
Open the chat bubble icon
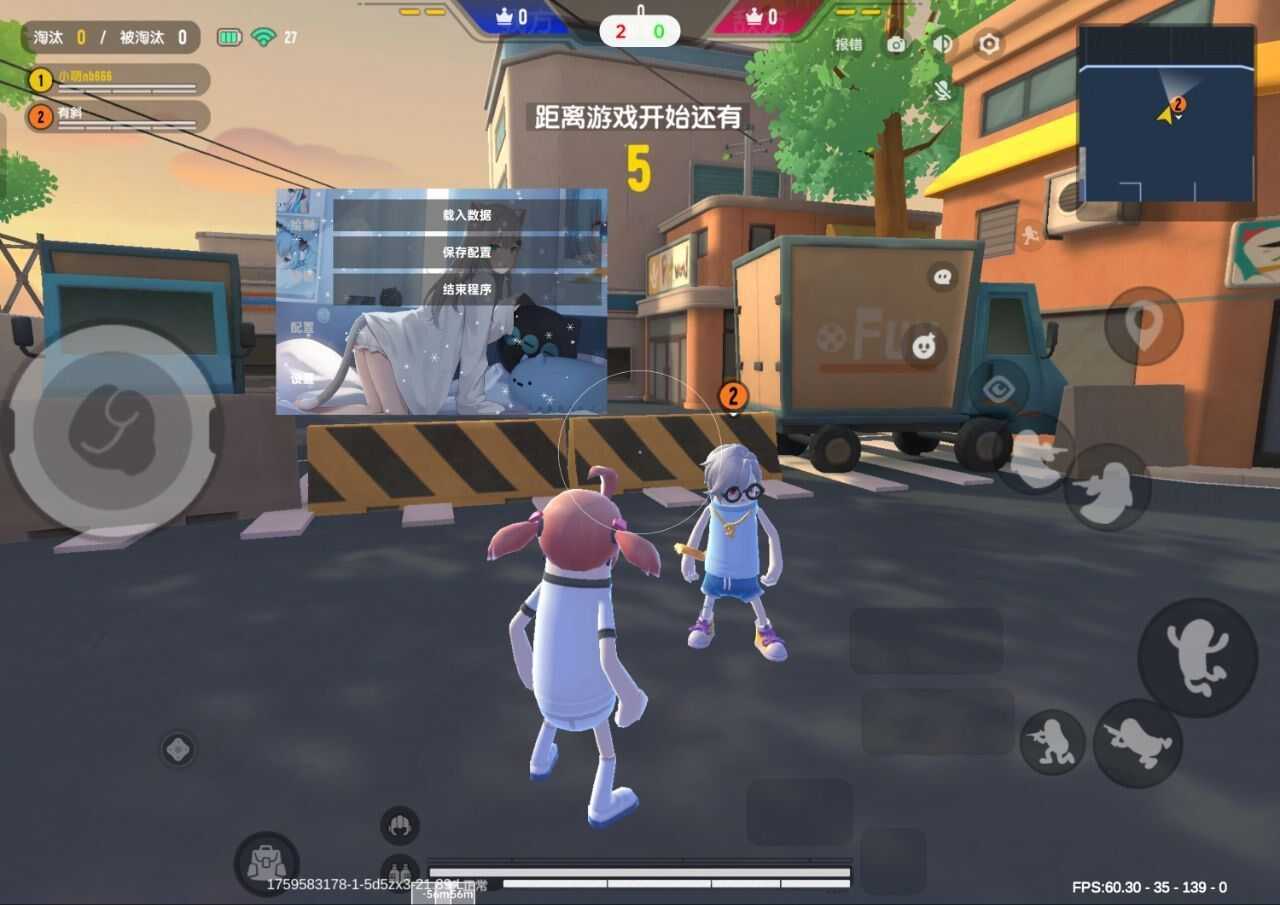click(x=942, y=276)
